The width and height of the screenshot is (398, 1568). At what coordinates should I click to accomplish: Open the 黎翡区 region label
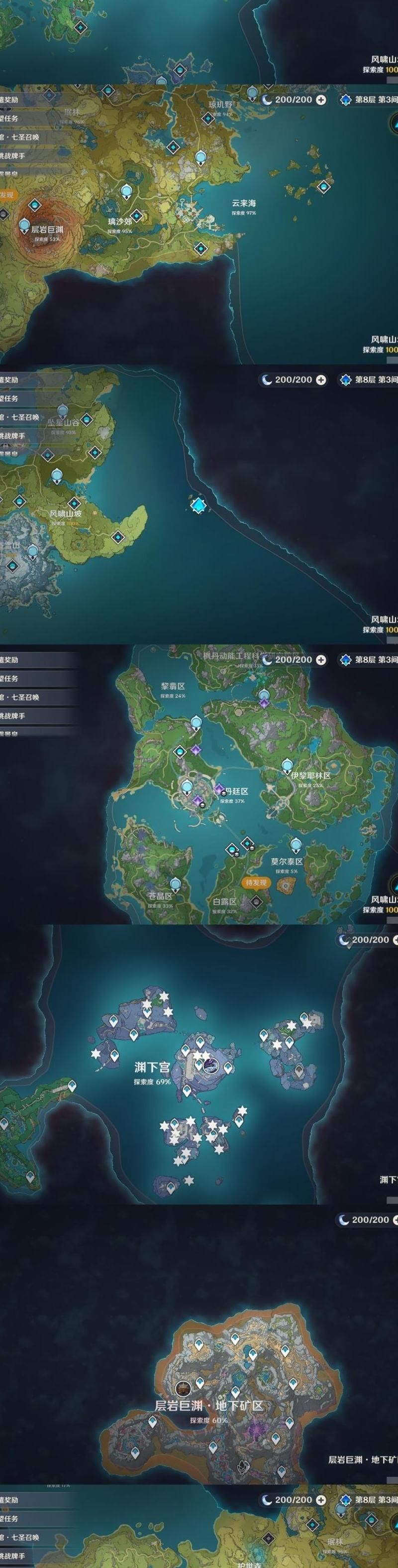tap(173, 686)
